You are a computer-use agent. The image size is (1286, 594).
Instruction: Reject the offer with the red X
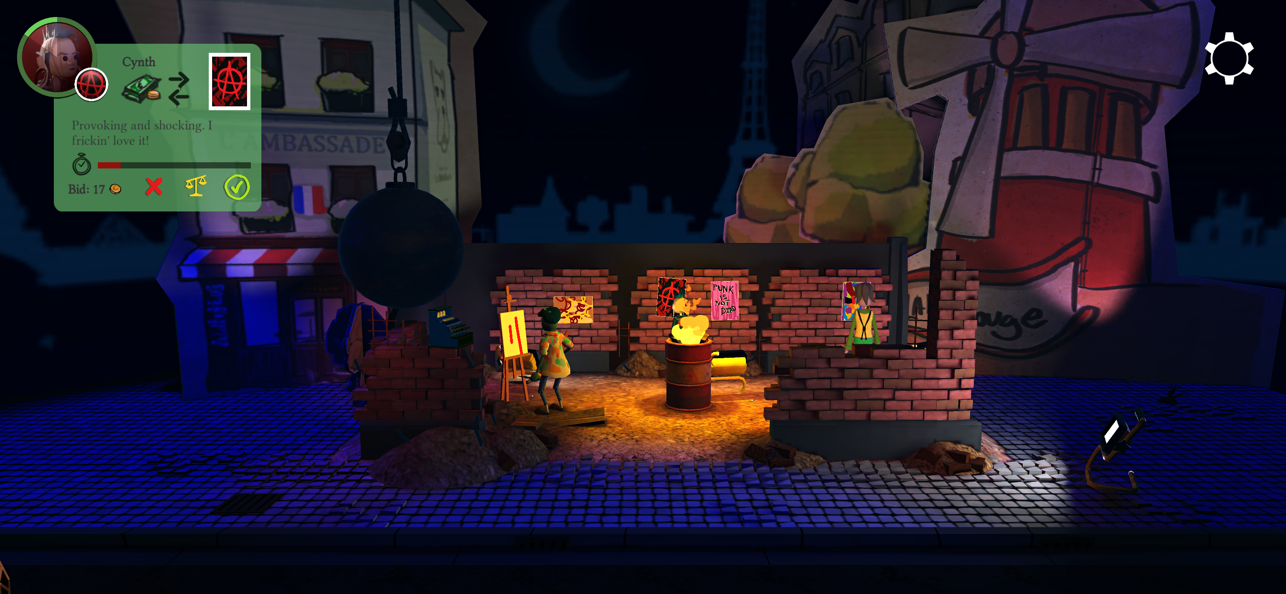click(153, 187)
